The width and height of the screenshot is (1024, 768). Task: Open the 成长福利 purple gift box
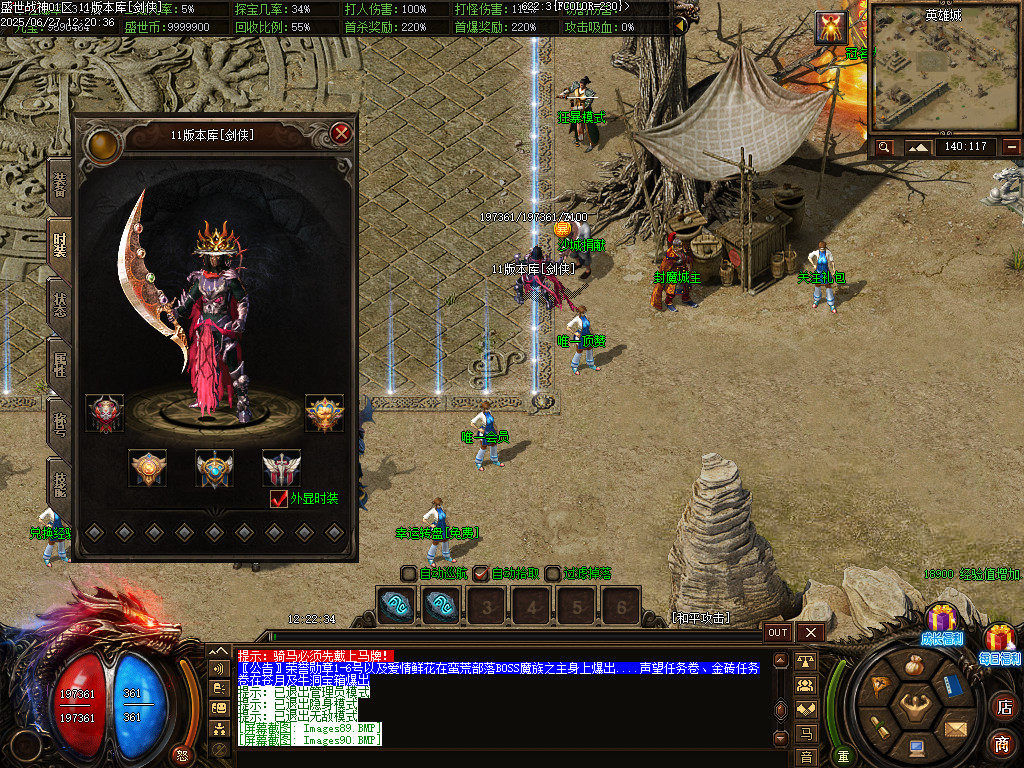tap(942, 621)
